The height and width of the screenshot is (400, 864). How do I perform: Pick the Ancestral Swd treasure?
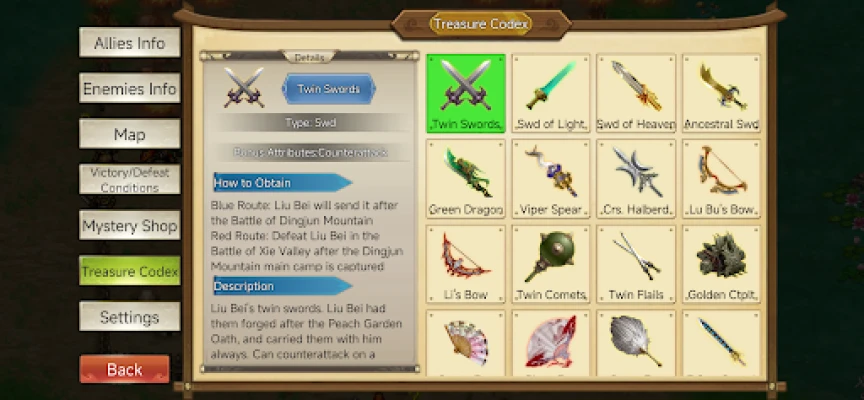click(721, 93)
